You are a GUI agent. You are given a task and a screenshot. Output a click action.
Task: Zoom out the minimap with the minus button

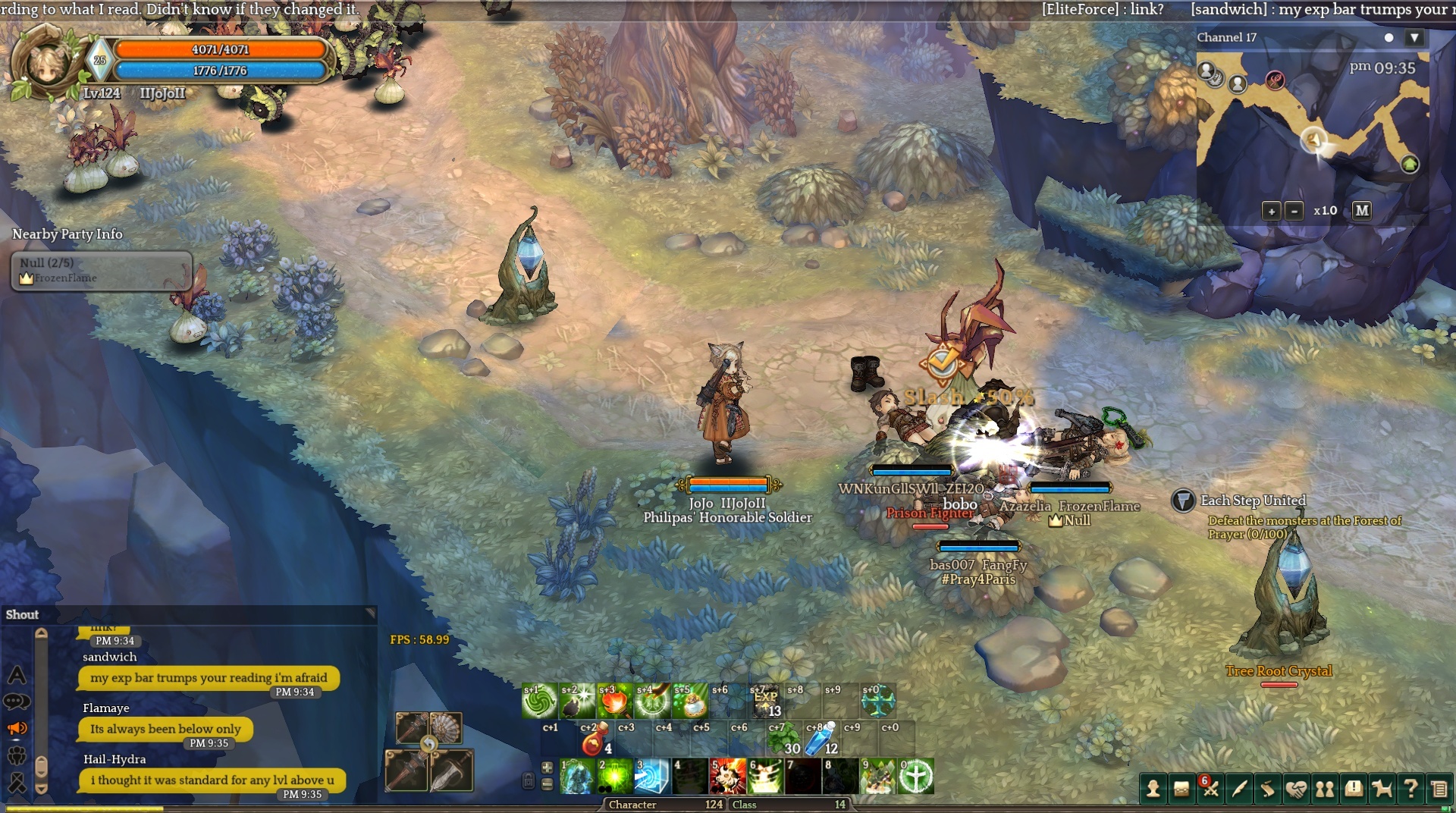click(1295, 211)
